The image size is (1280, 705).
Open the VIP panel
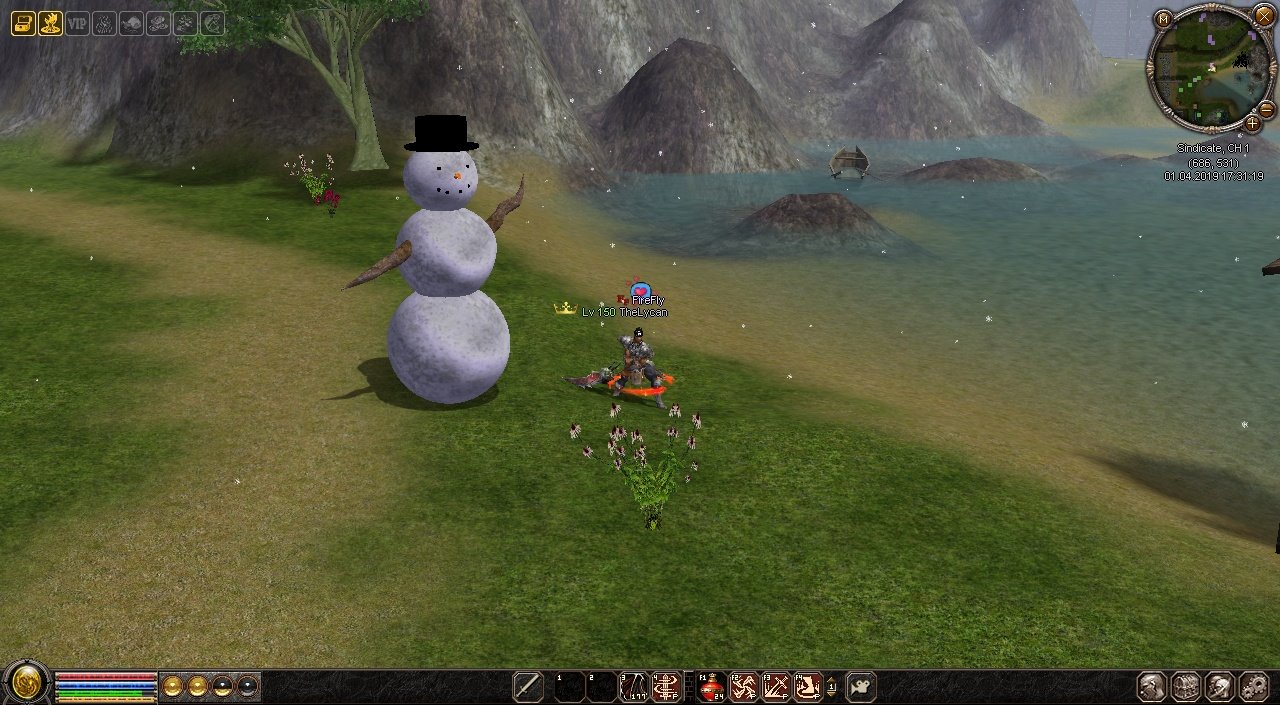[x=77, y=23]
